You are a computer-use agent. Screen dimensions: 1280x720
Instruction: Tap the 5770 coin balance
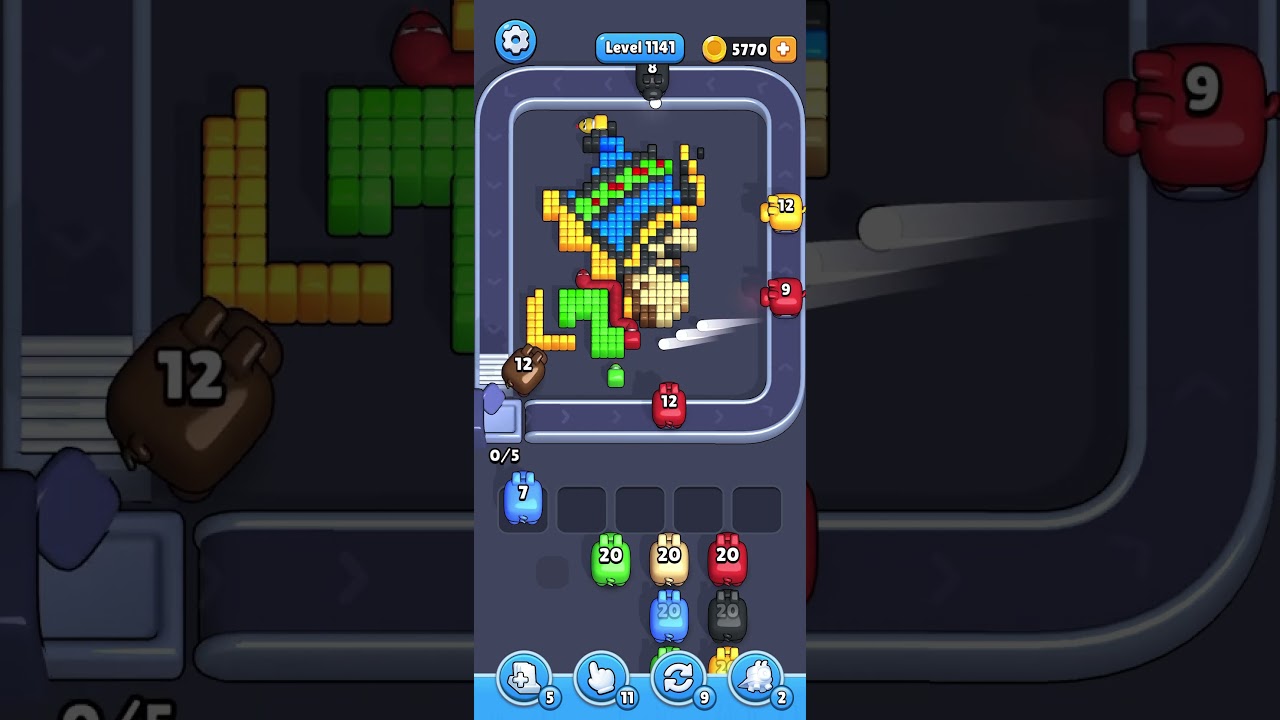(x=747, y=47)
